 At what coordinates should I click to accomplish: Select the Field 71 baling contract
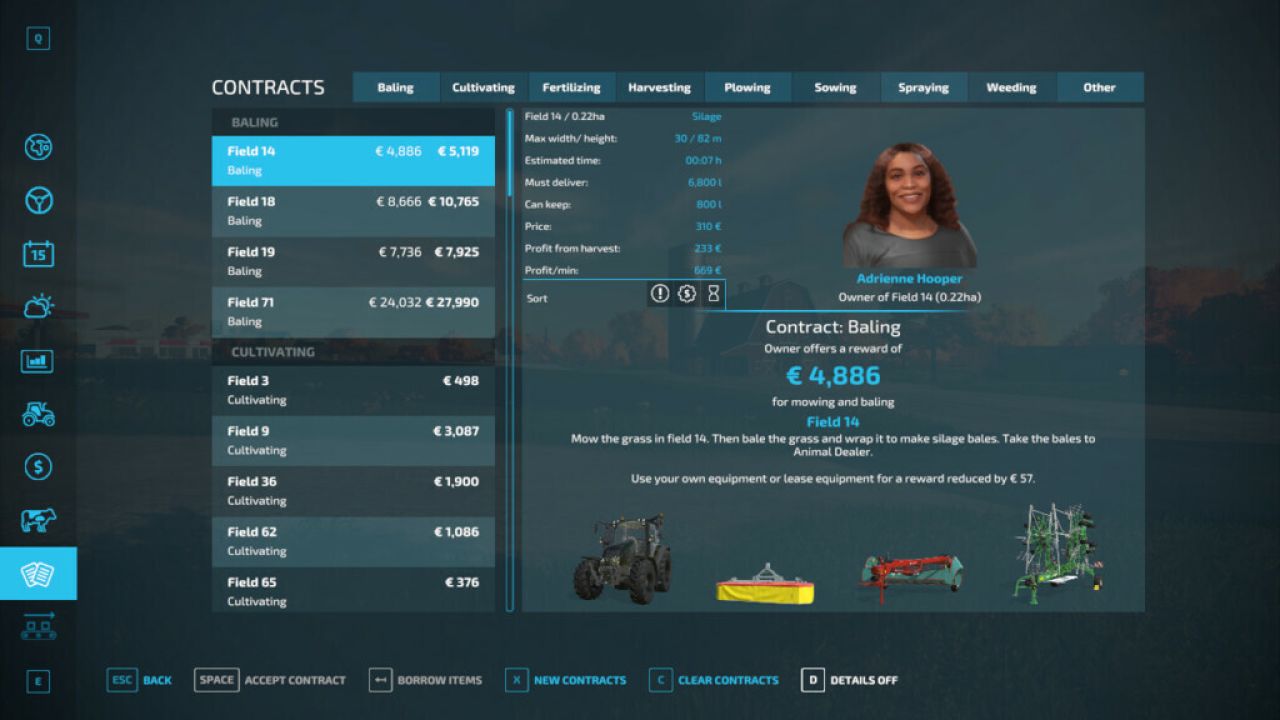point(352,311)
